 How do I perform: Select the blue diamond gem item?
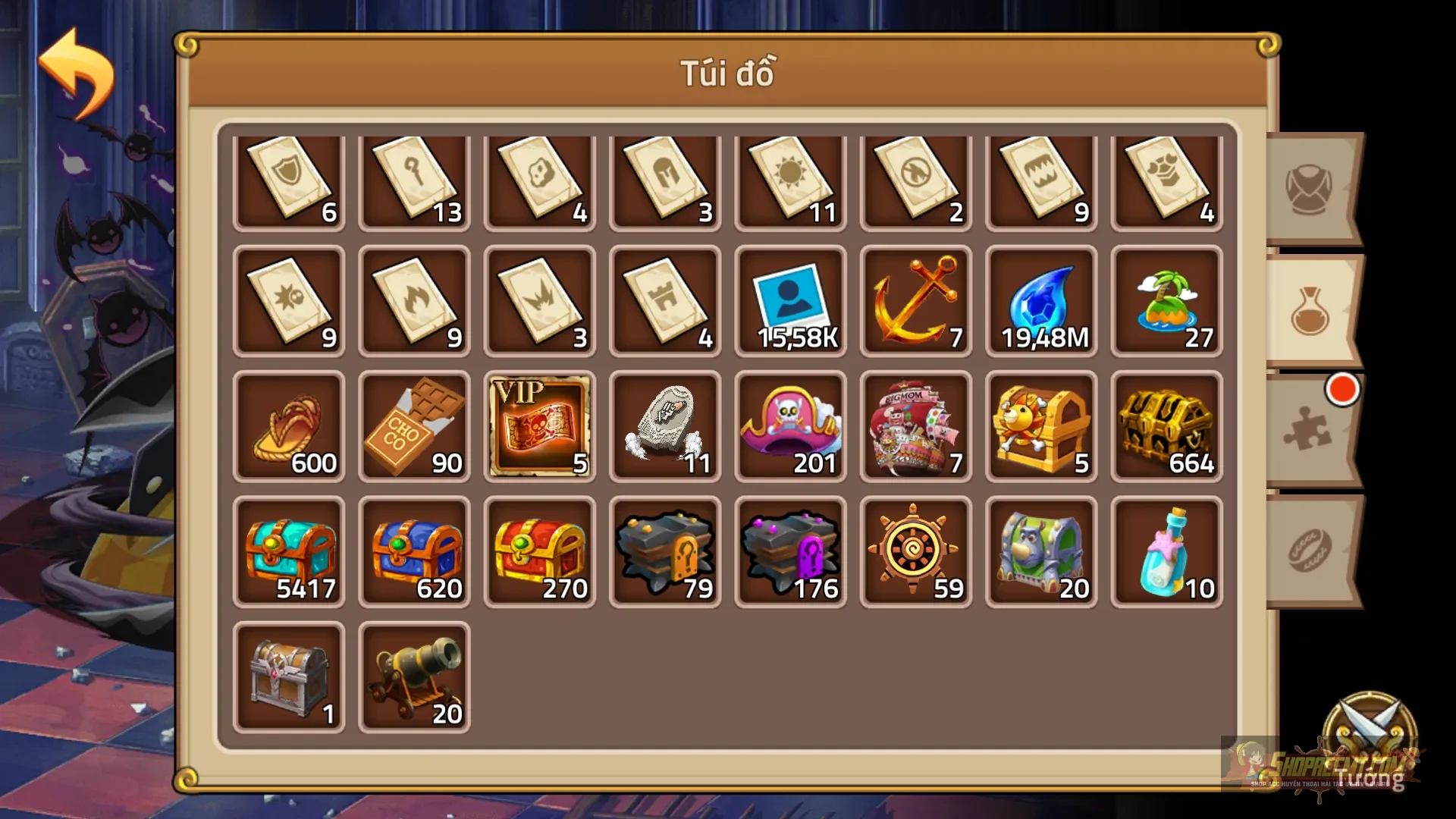point(1041,302)
